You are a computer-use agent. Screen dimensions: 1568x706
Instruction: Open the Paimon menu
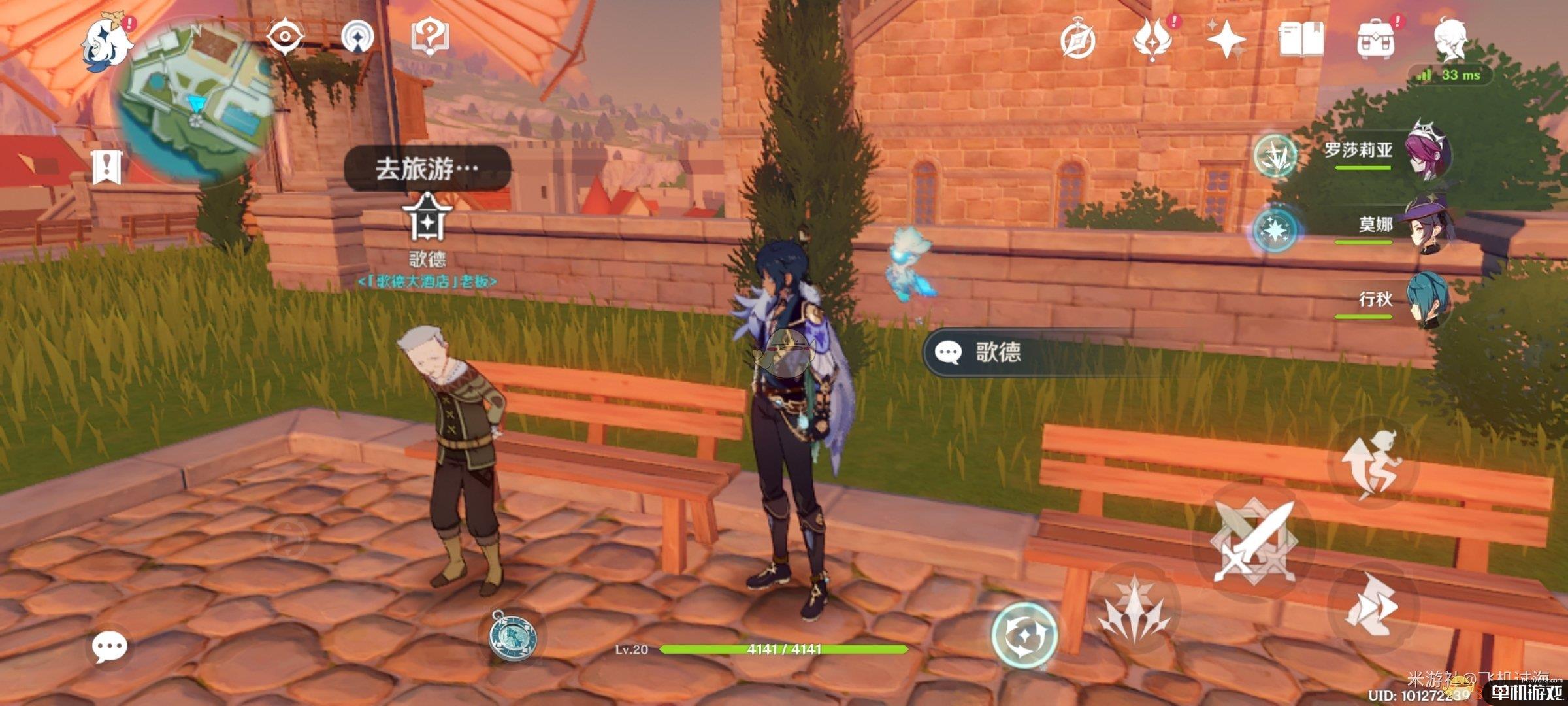point(106,42)
